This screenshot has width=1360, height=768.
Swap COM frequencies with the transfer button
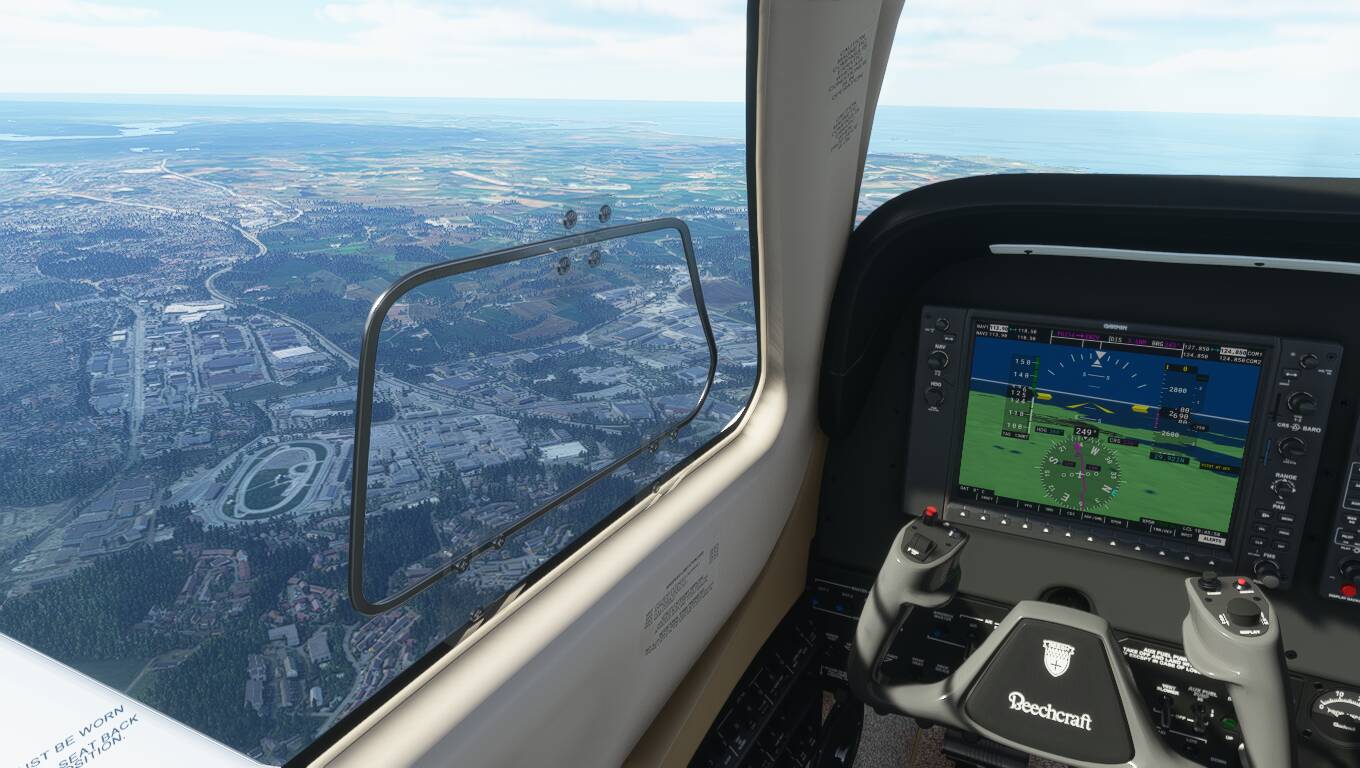(1292, 374)
